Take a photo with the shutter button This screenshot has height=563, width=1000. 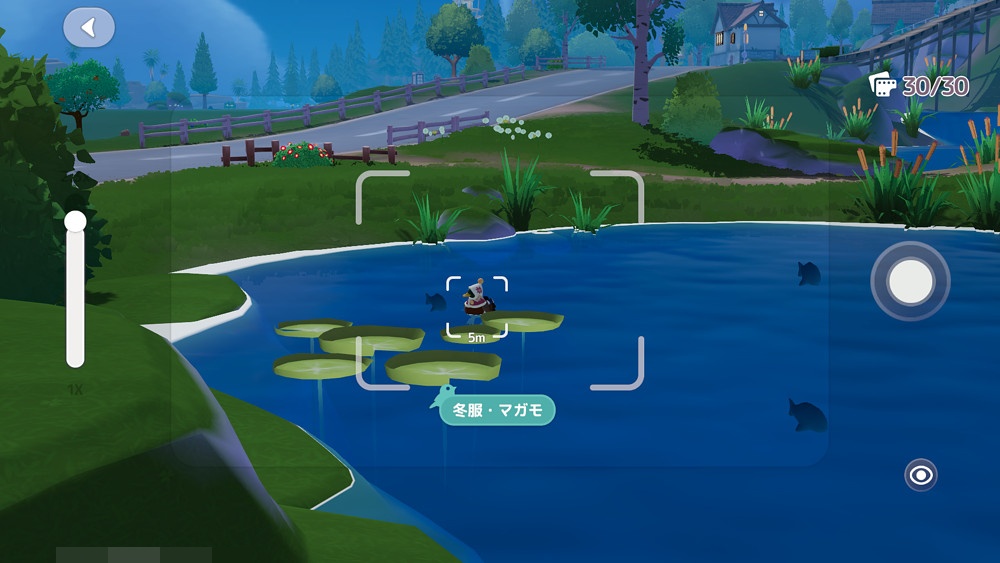[910, 282]
